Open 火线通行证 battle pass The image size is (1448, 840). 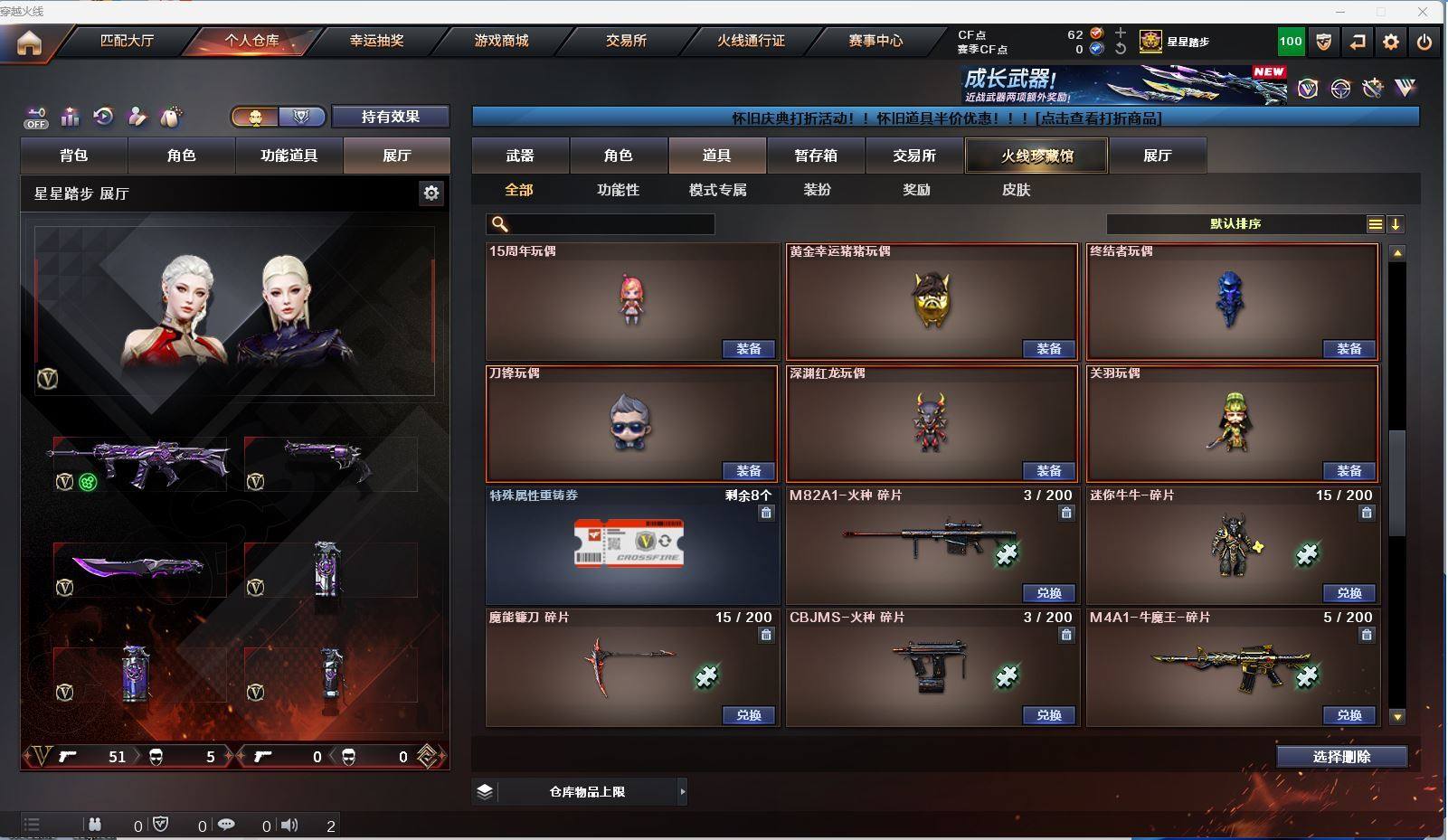pyautogui.click(x=751, y=41)
